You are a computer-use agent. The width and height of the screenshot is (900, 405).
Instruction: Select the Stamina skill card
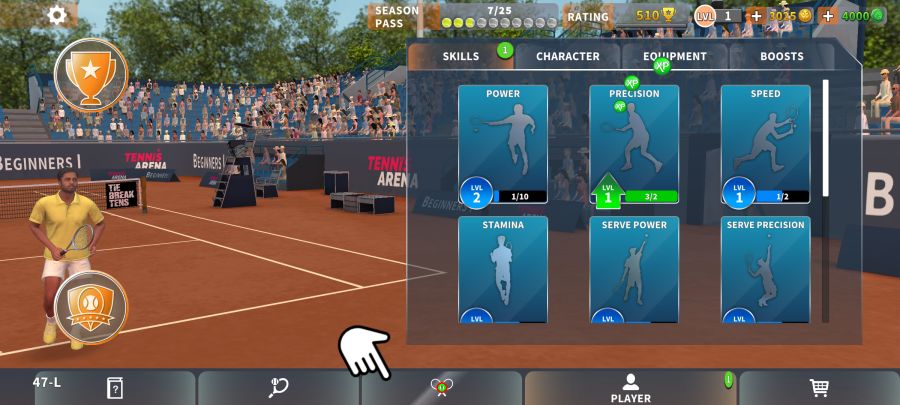tap(503, 270)
